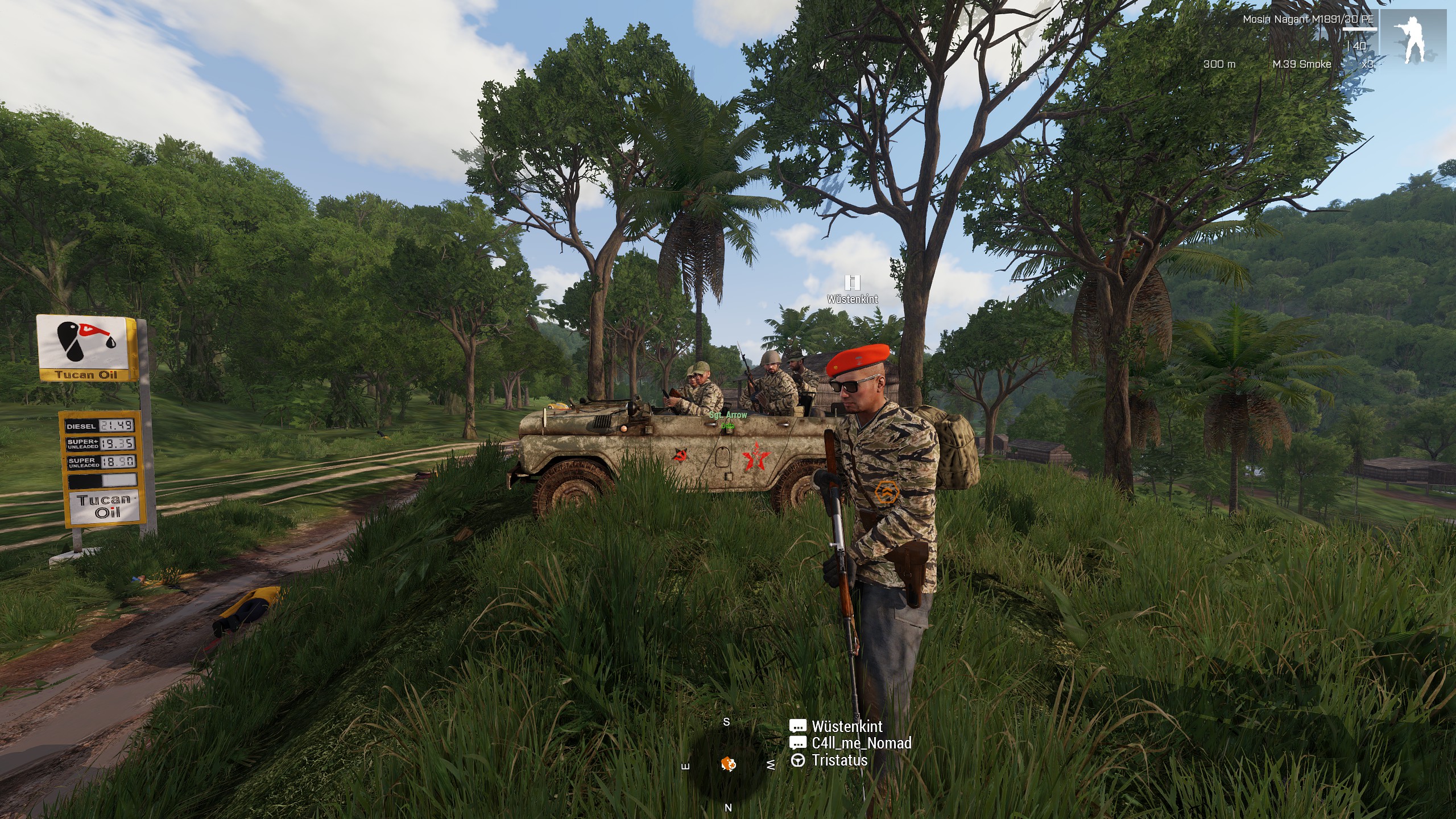Select the green Sgt. Arrow name tag
The height and width of the screenshot is (819, 1456).
pyautogui.click(x=728, y=415)
